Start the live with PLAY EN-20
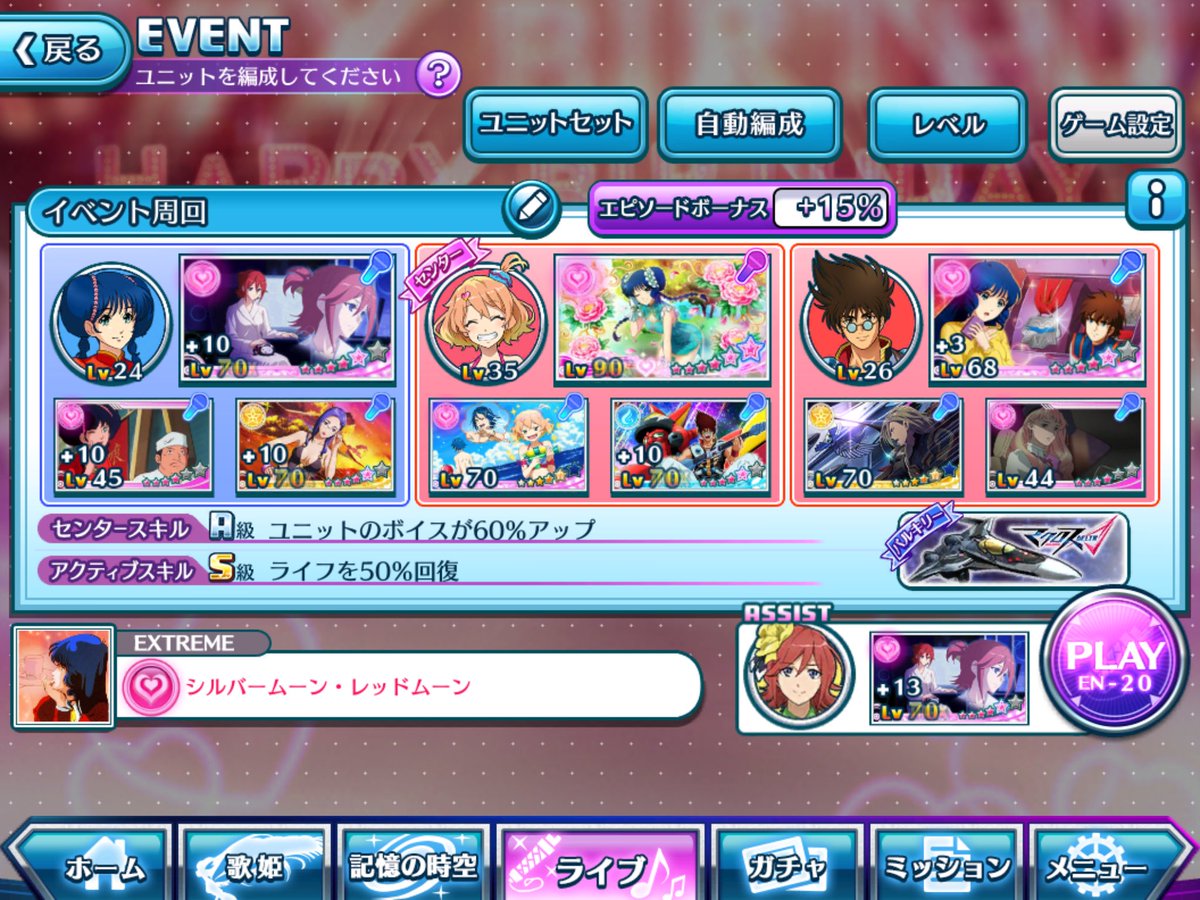Image resolution: width=1200 pixels, height=900 pixels. (1114, 662)
